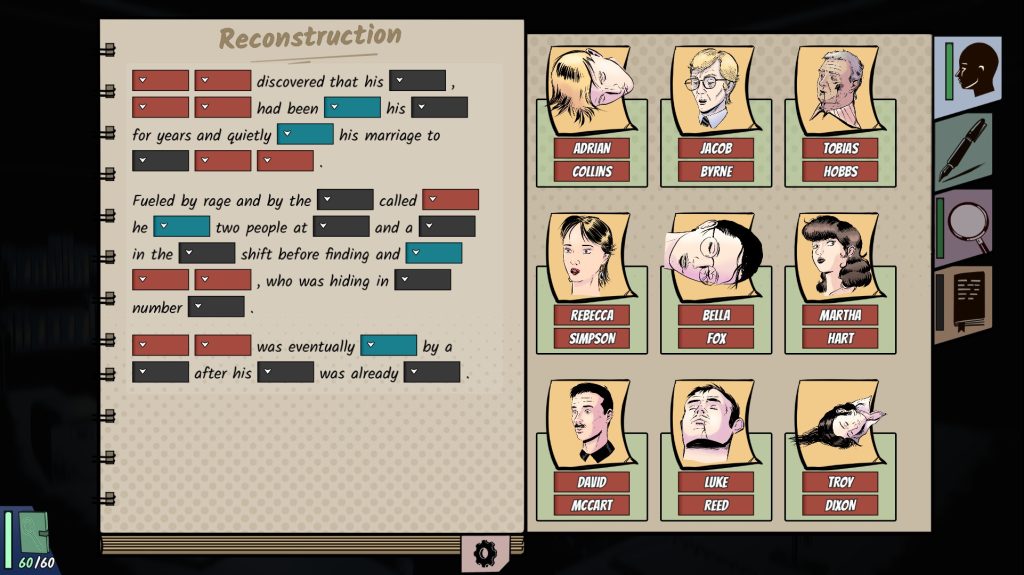Open the blue dropdown after 'was eventually'
Viewport: 1024px width, 575px height.
pos(388,346)
